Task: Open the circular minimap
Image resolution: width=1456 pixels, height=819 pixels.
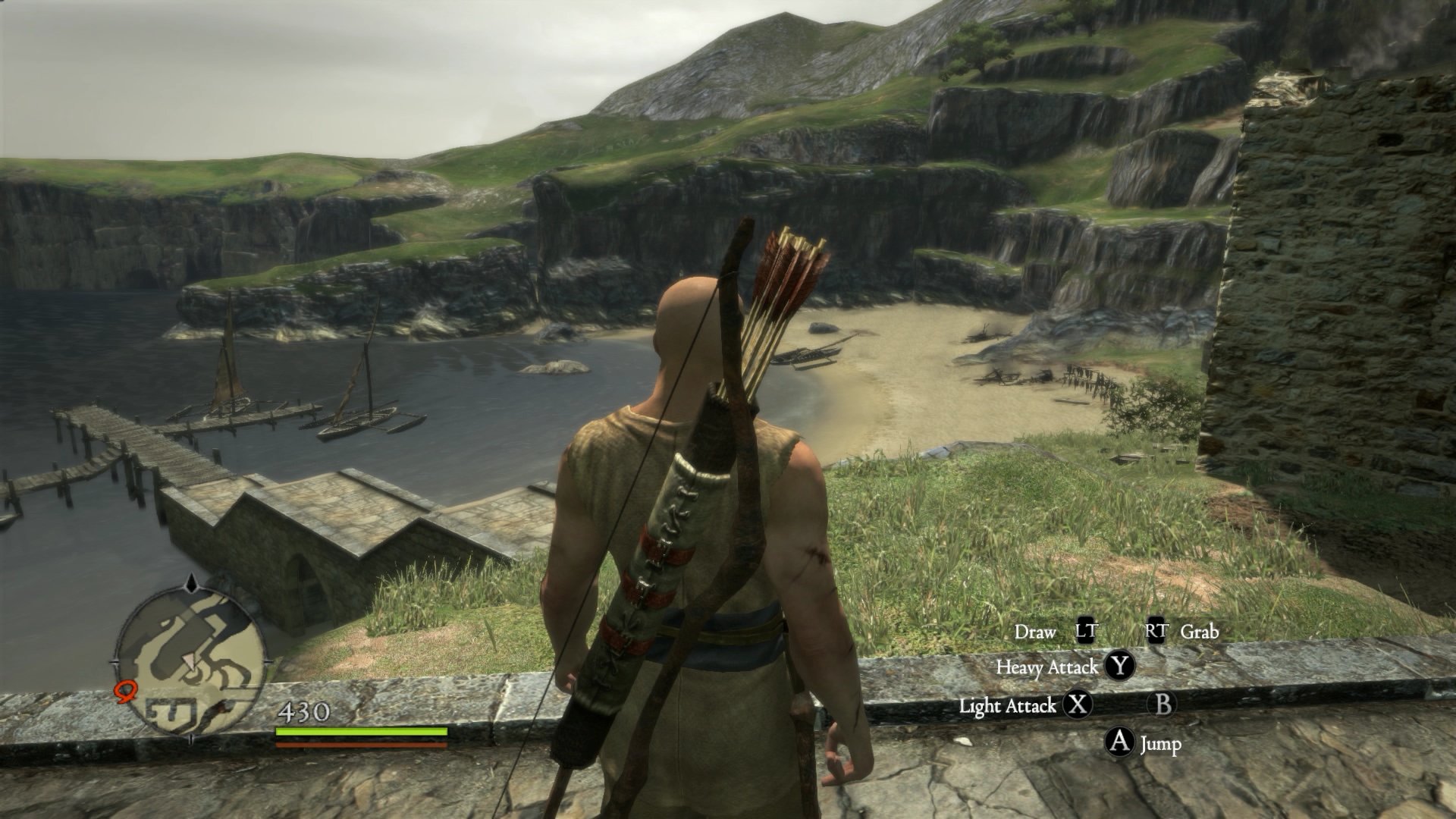Action: (190, 663)
